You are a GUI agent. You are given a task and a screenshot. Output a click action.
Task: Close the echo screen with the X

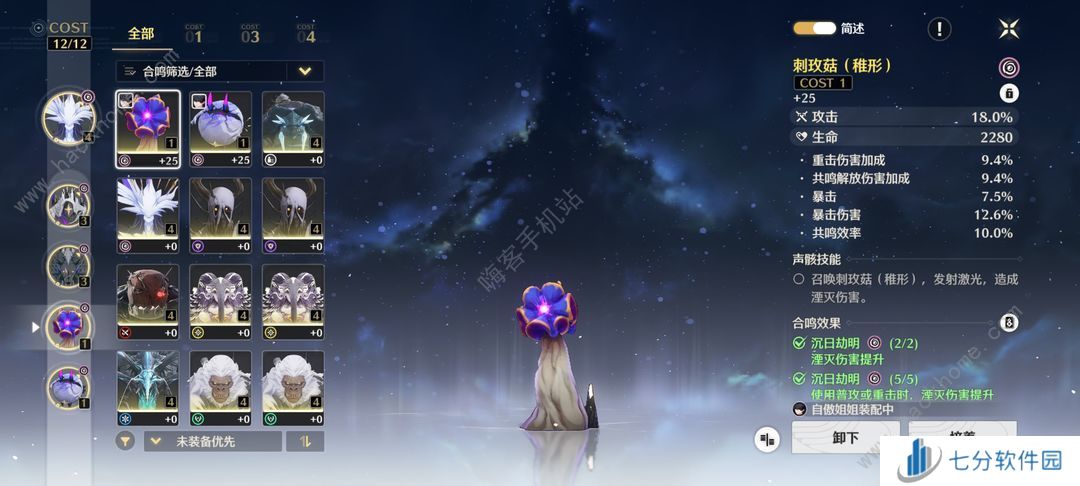[1008, 29]
